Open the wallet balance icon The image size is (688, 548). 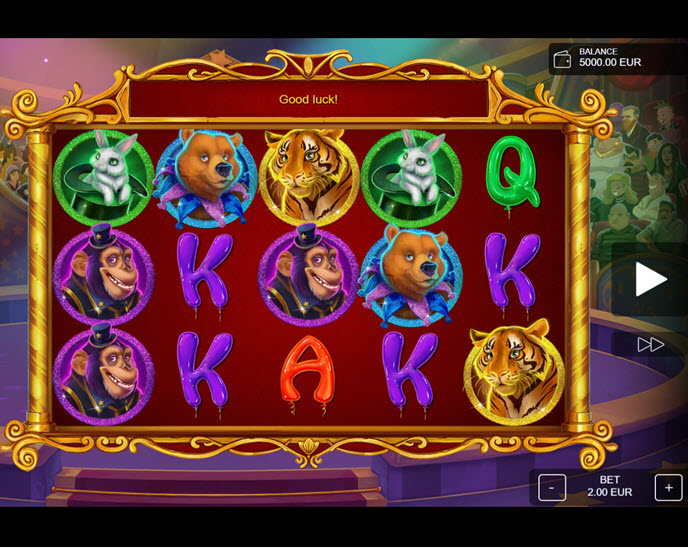[563, 58]
